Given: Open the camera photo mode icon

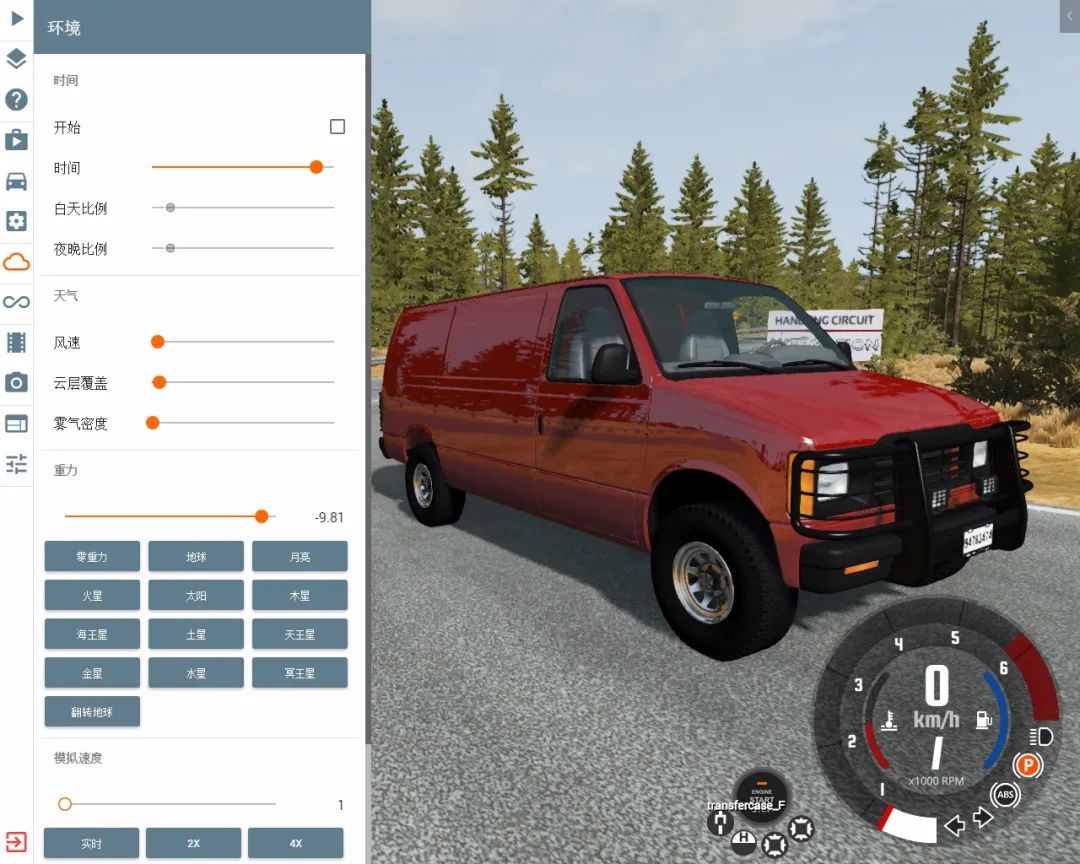Looking at the screenshot, I should (16, 383).
